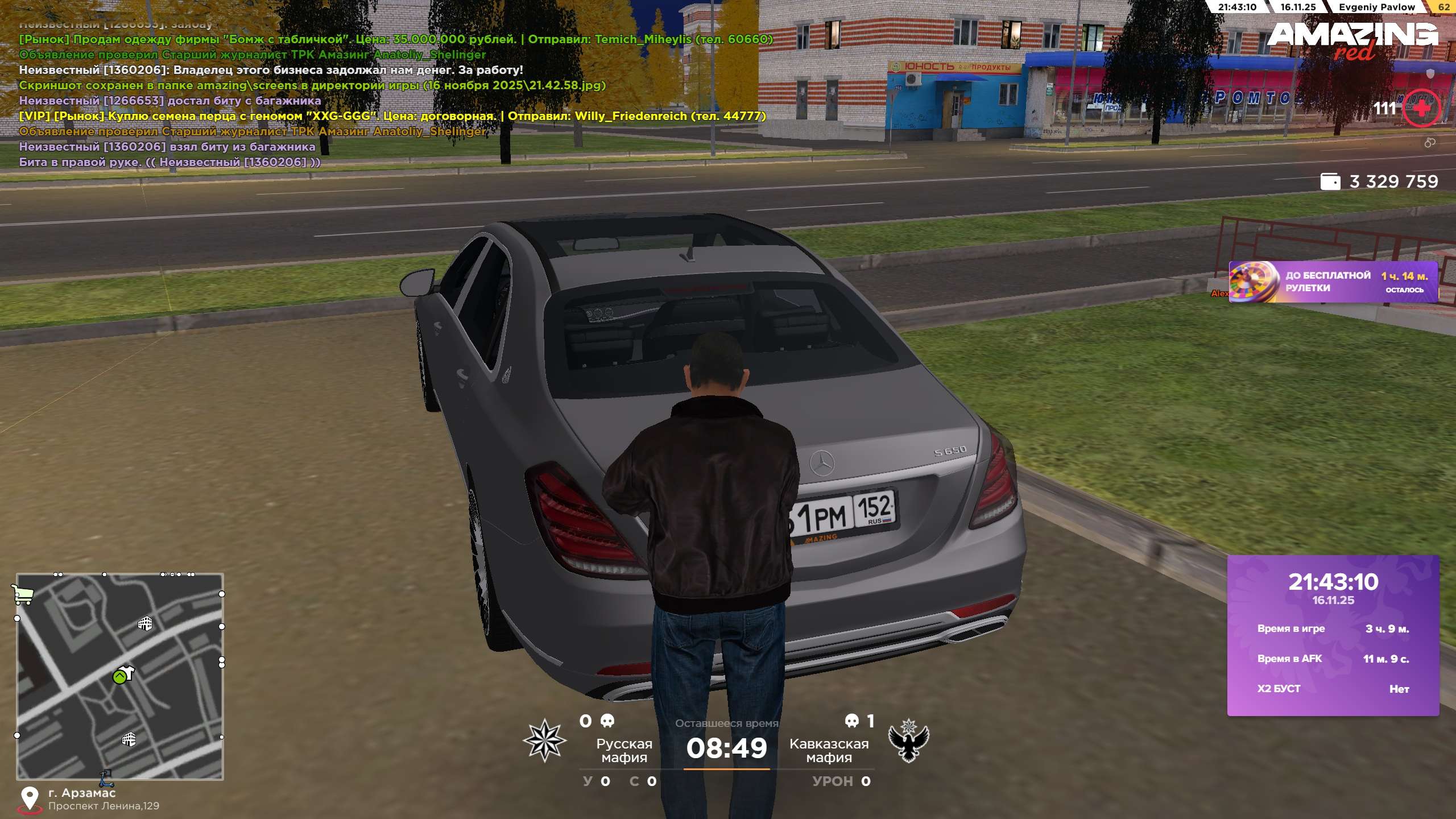Click the wallet money icon

point(1330,182)
